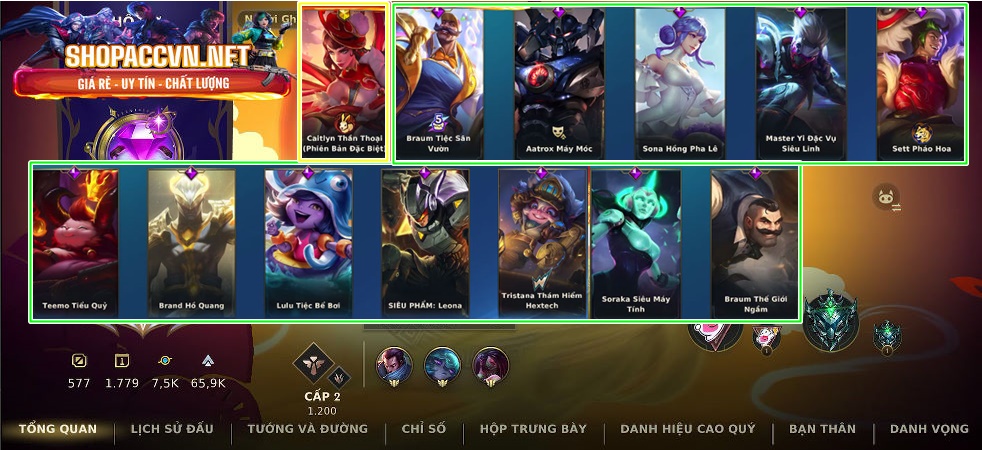The image size is (982, 450).
Task: Select the Caitlyn Thần Thoại skin card
Action: pyautogui.click(x=344, y=82)
